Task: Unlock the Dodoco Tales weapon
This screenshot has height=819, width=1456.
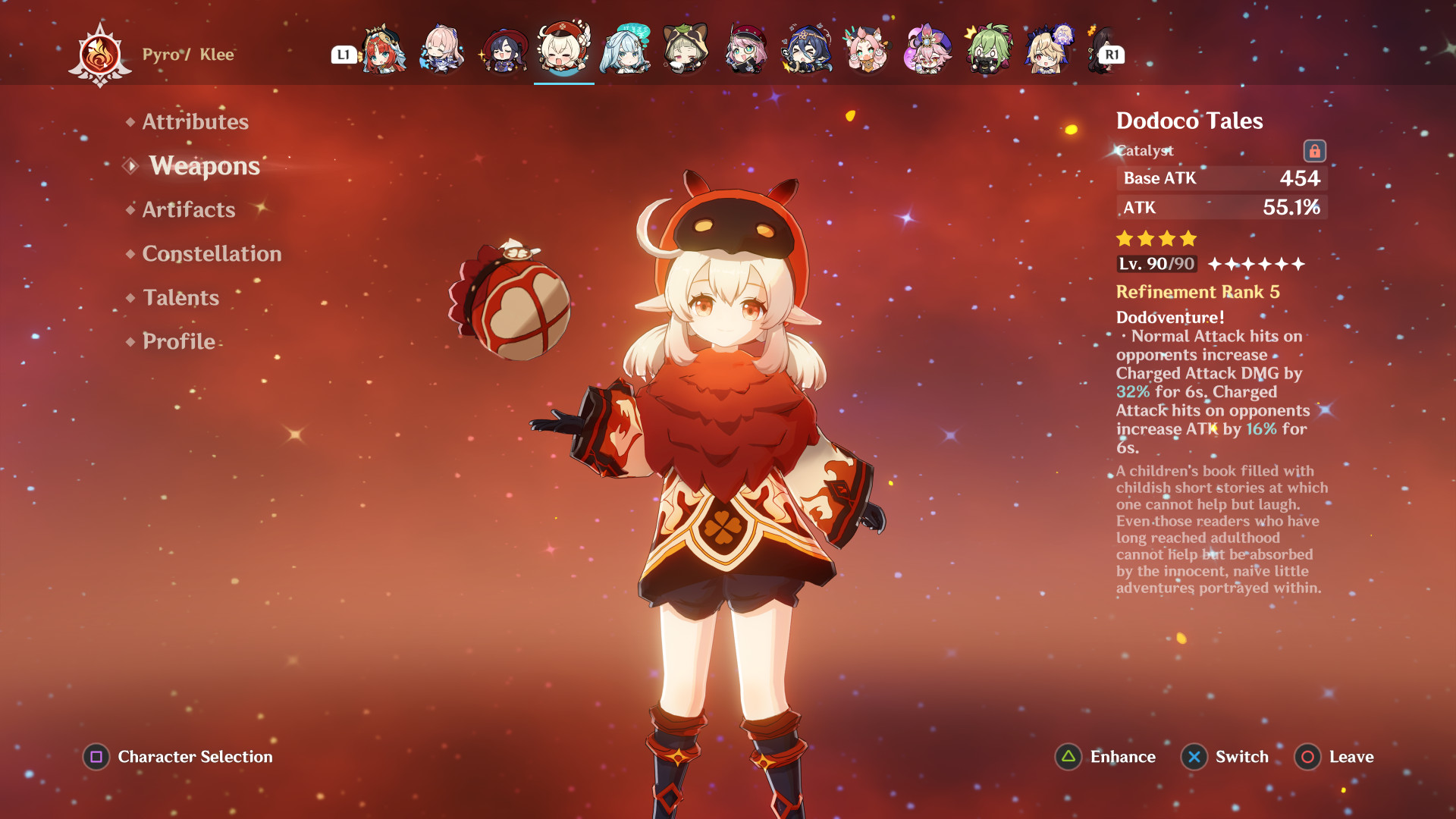Action: (x=1316, y=150)
